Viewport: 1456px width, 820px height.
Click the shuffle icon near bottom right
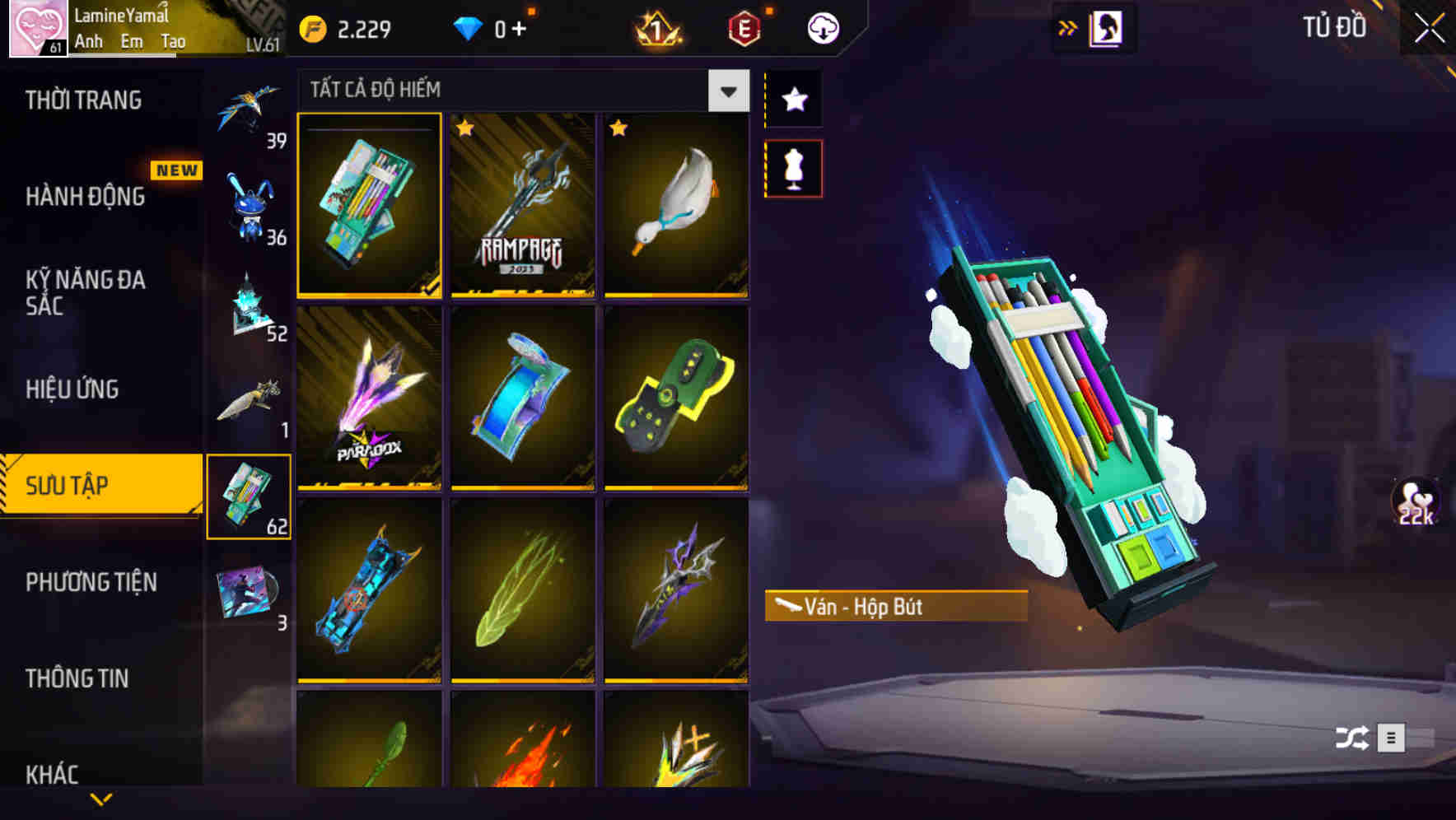[1353, 738]
